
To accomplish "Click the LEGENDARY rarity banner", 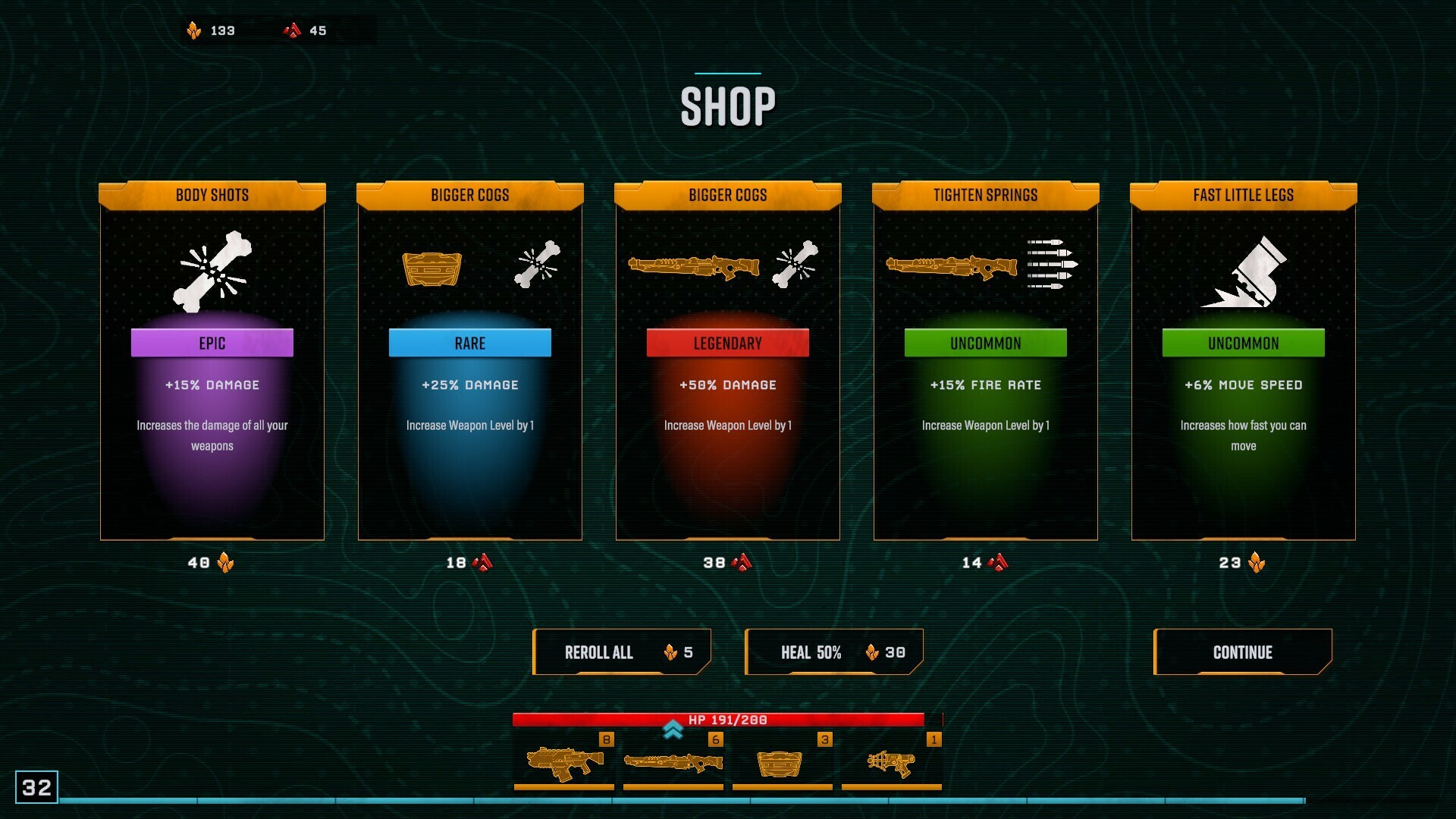I will (727, 343).
